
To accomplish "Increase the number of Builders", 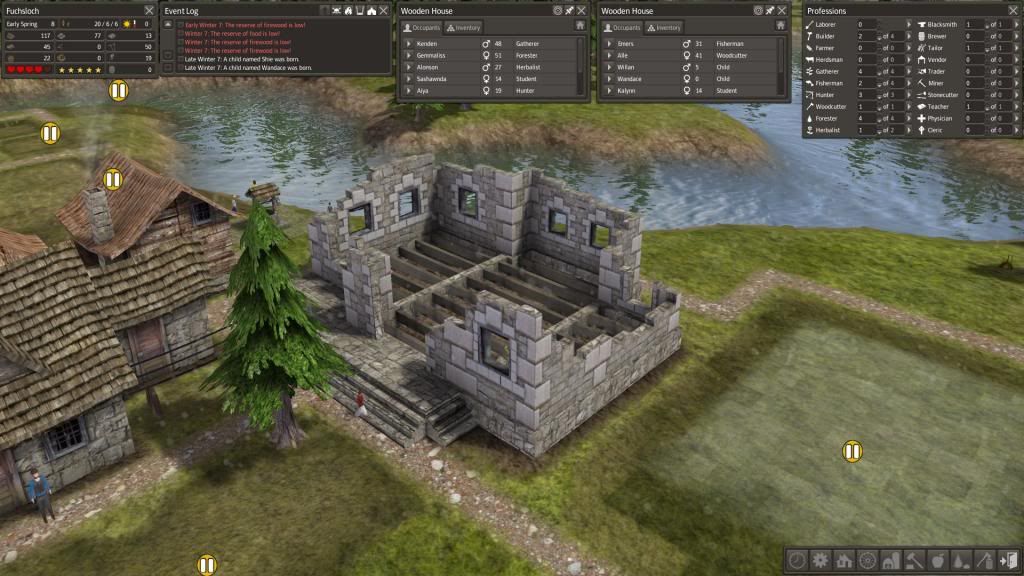I will (909, 36).
